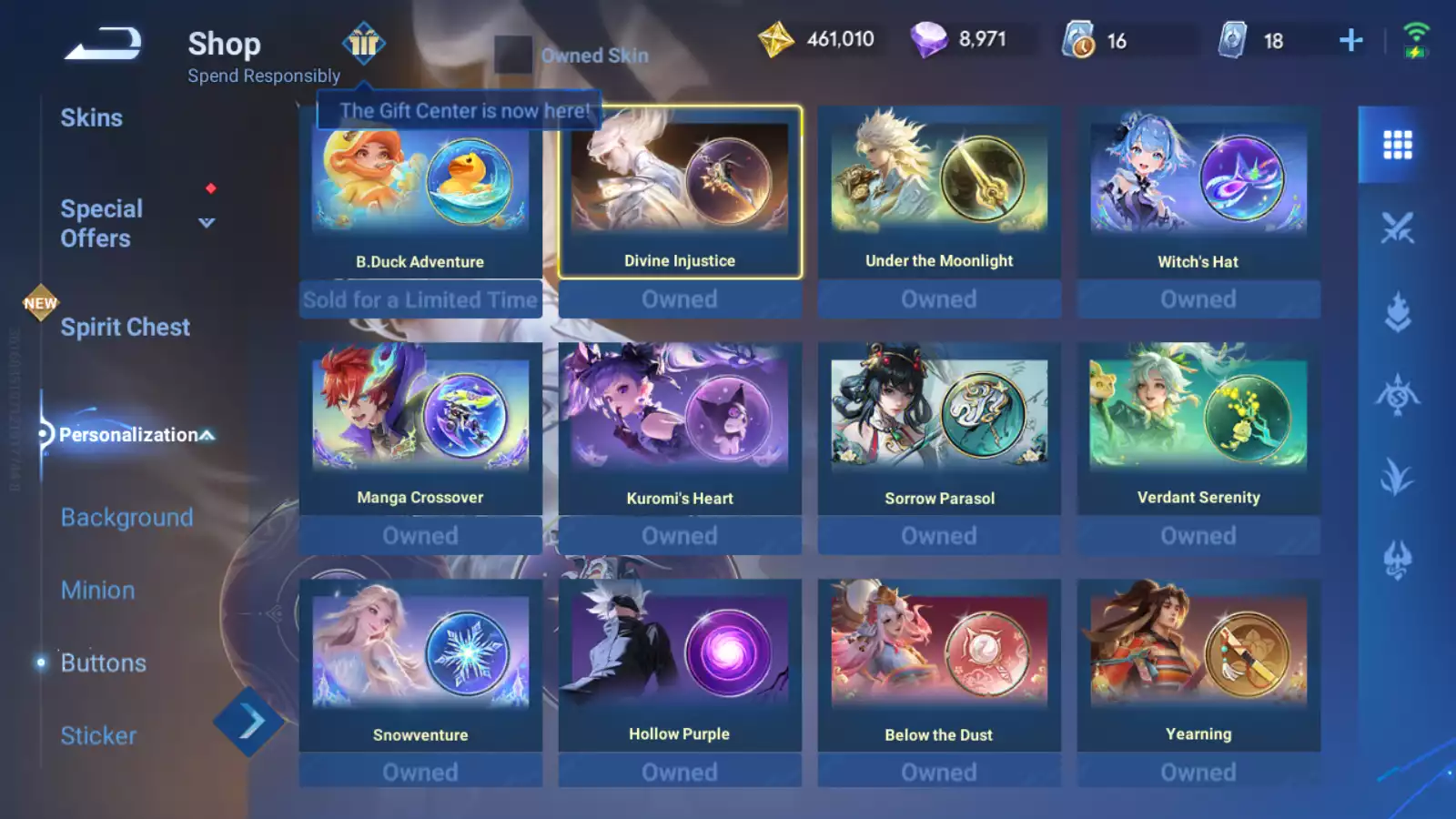Viewport: 1456px width, 819px height.
Task: Open the Sticker subcategory
Action: (x=98, y=736)
